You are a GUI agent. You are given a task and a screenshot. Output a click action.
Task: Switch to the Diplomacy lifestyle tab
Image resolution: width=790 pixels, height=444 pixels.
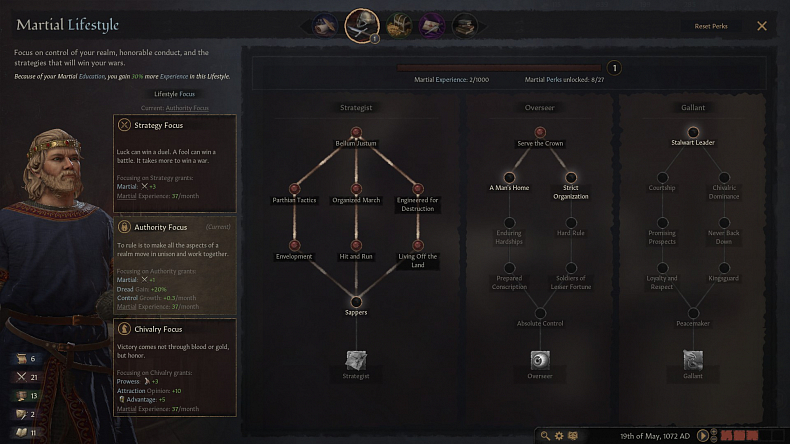(x=324, y=25)
